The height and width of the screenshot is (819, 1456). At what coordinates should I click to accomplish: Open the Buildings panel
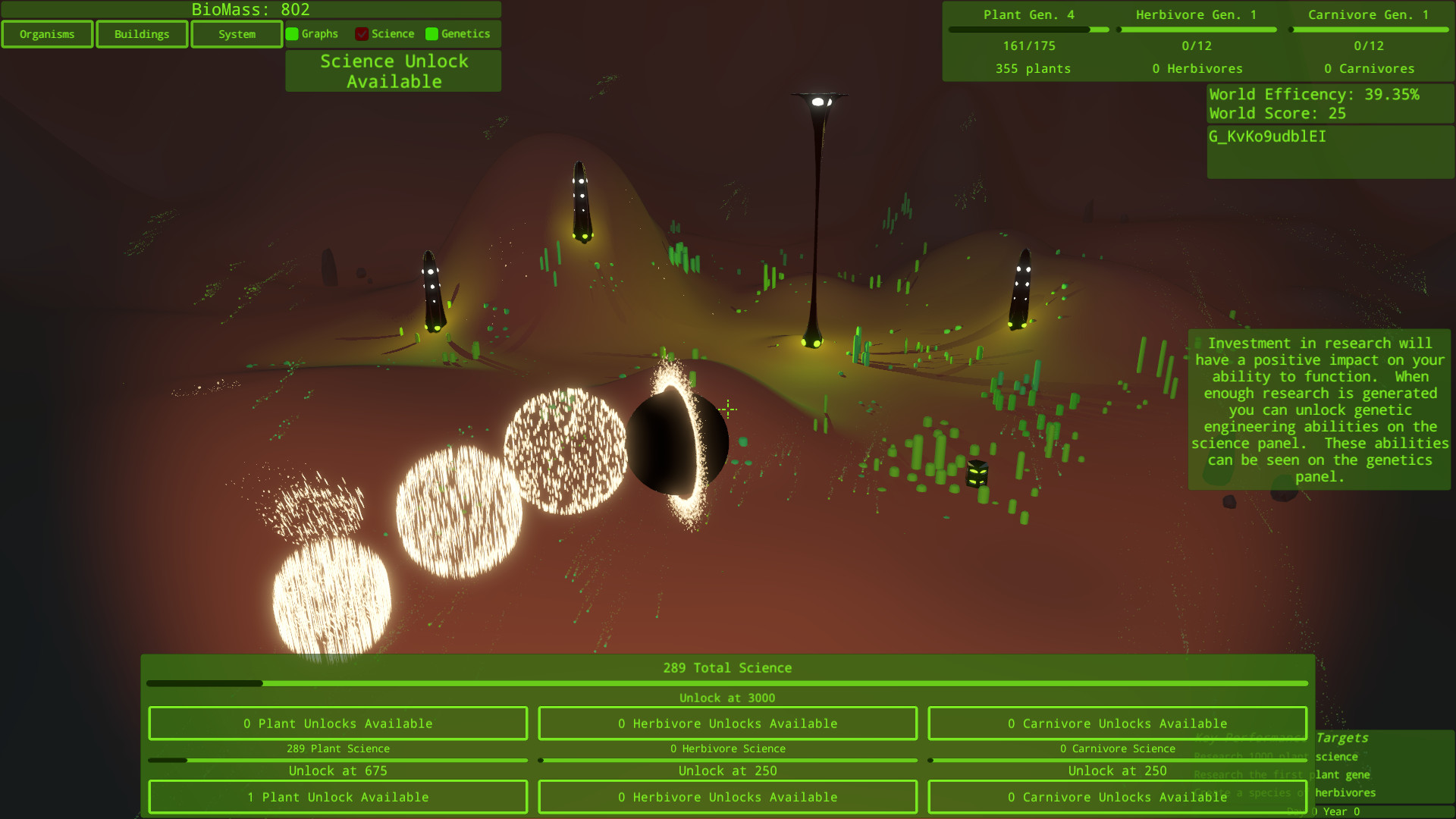[141, 33]
